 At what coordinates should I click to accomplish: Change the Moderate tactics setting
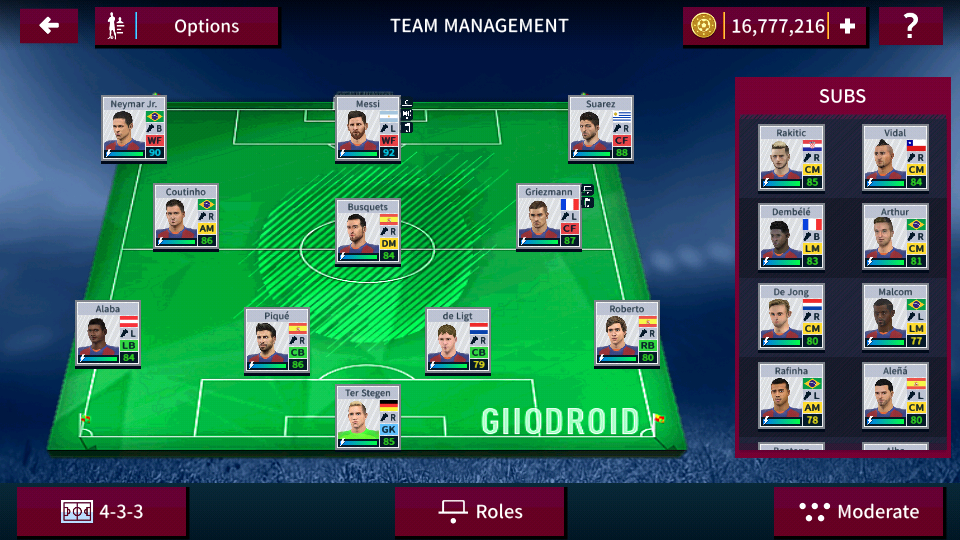coord(859,512)
